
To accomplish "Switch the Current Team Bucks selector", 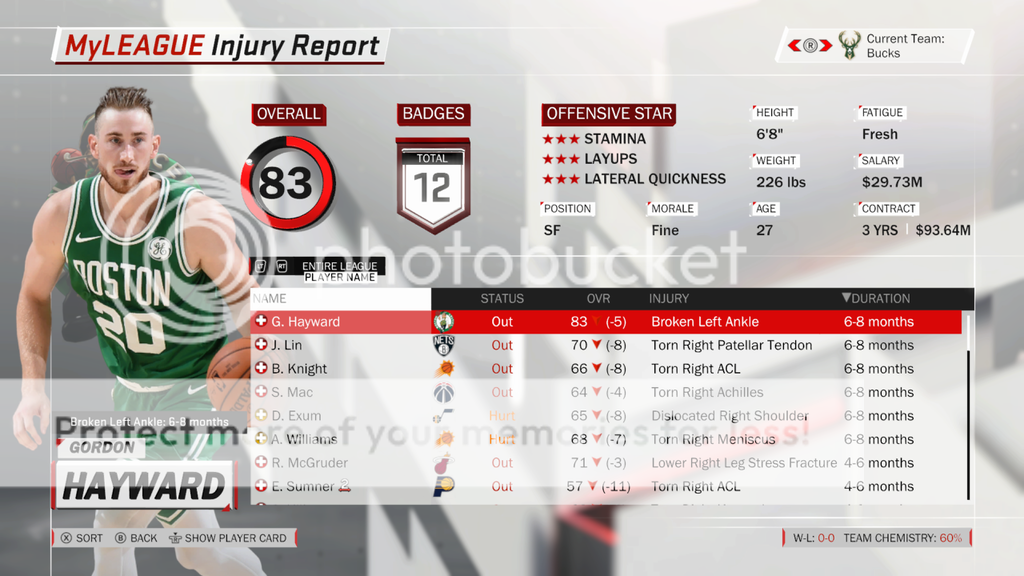I will point(811,45).
